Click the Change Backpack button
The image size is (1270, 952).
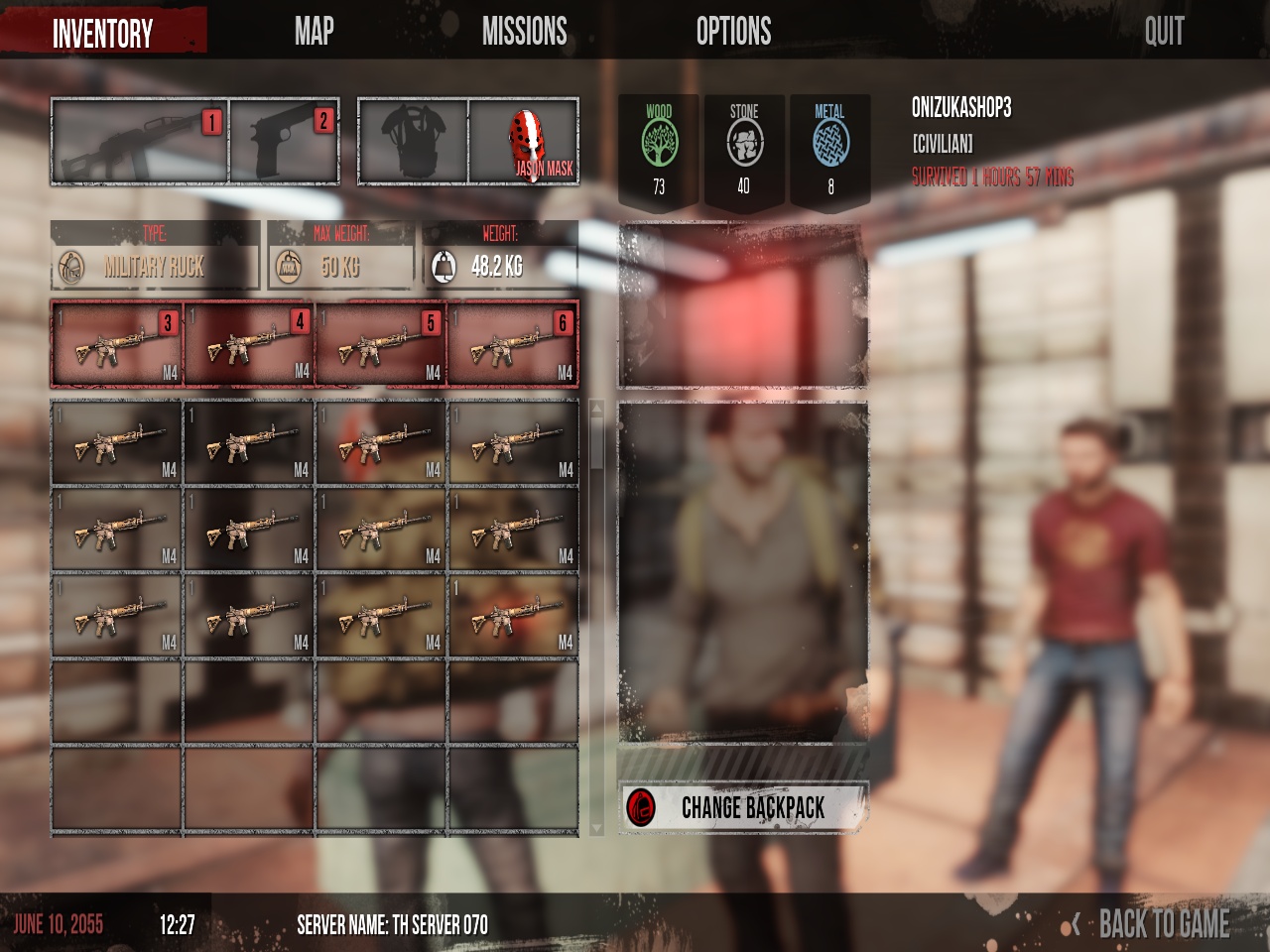tap(743, 808)
